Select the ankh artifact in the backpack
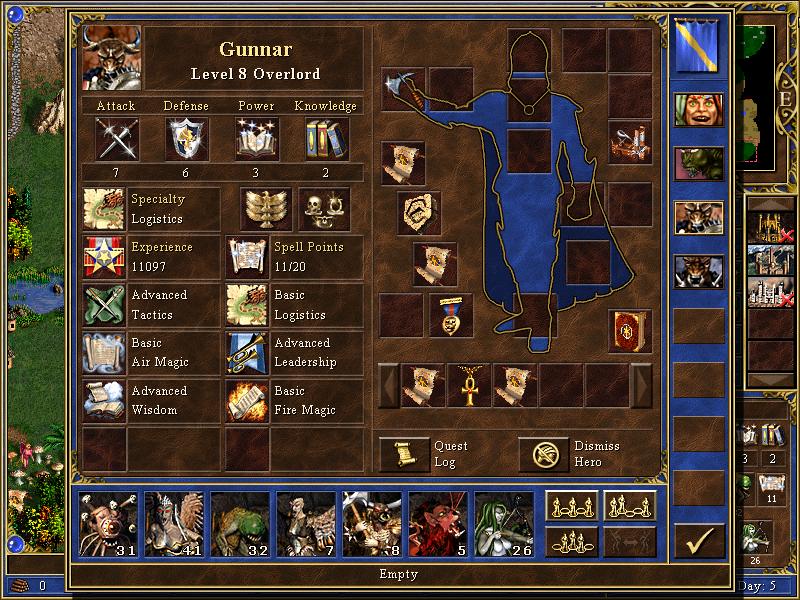This screenshot has height=600, width=800. point(469,385)
